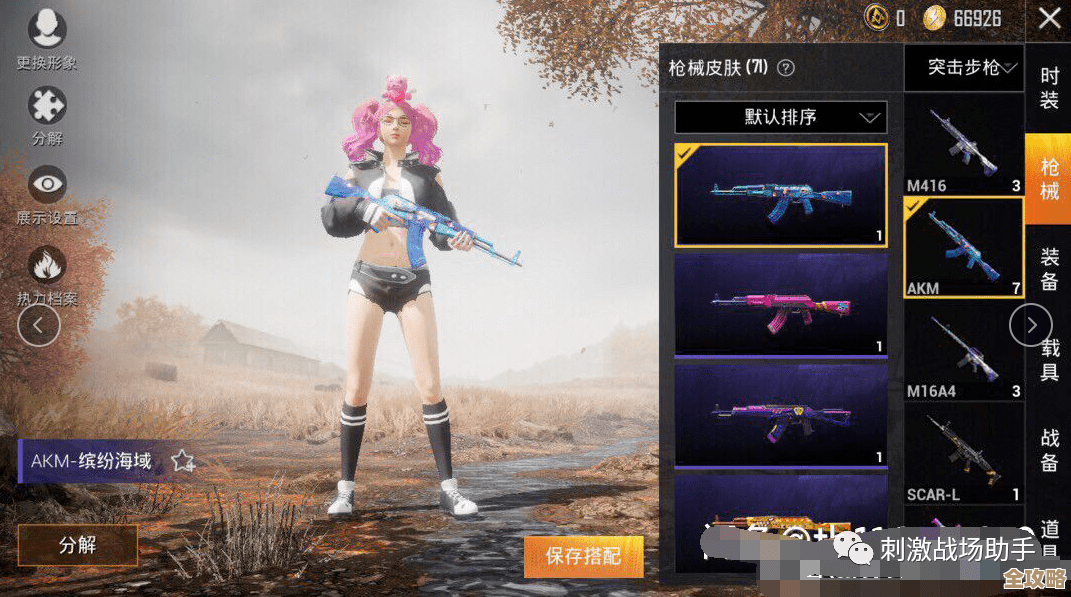Select the blue AKM skin thumbnail

pos(781,195)
